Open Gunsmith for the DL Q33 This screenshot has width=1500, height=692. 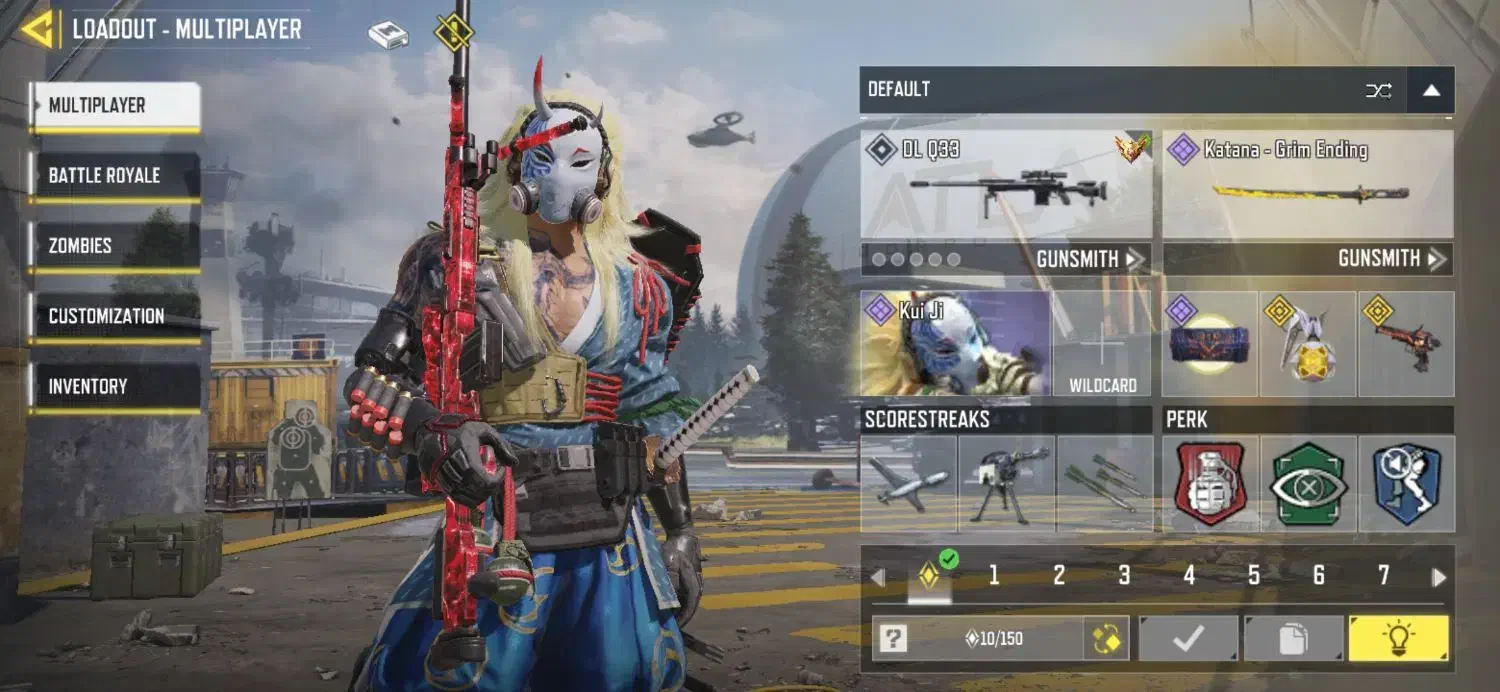point(1089,259)
